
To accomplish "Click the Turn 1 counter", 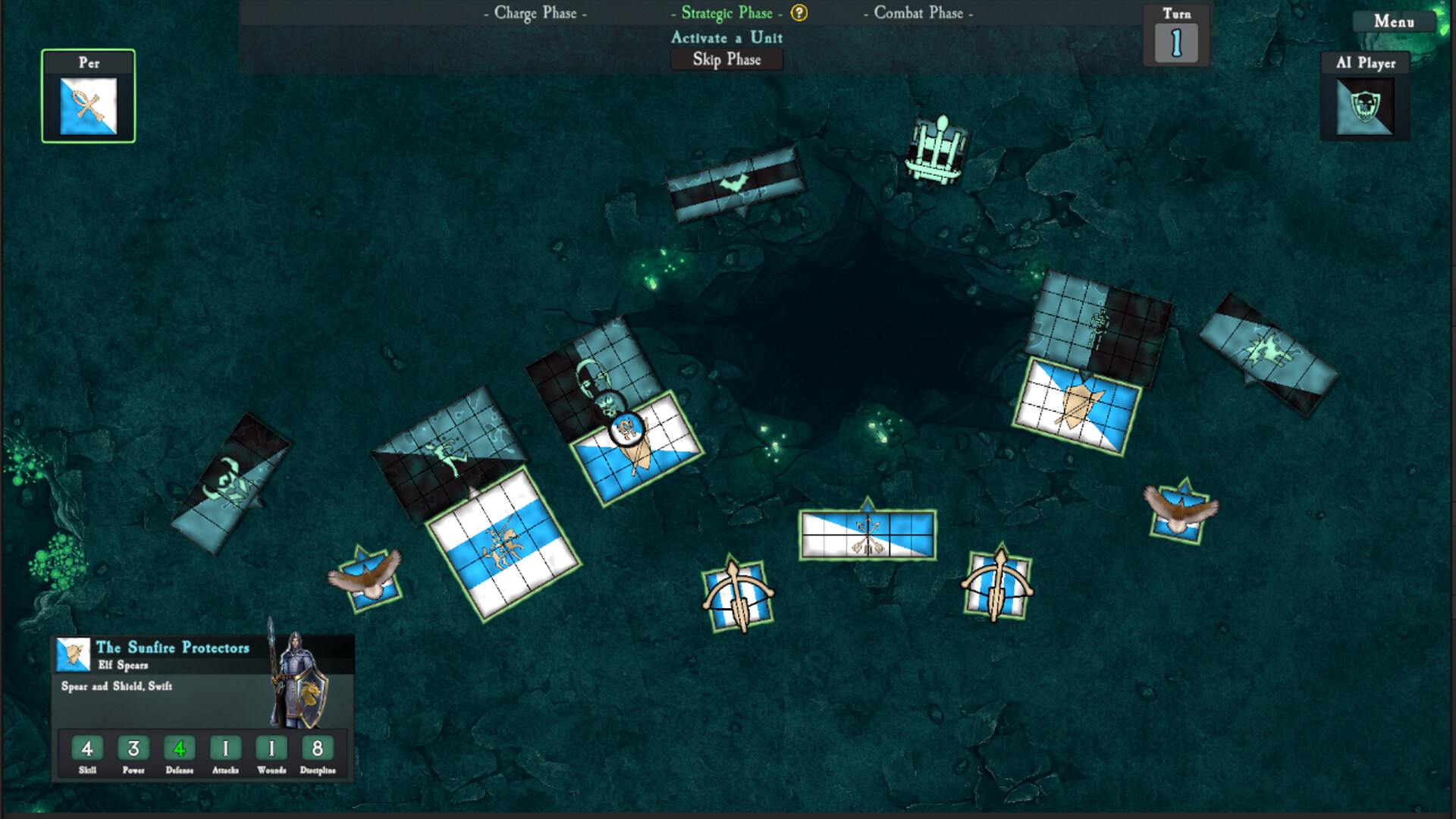I will tap(1175, 43).
